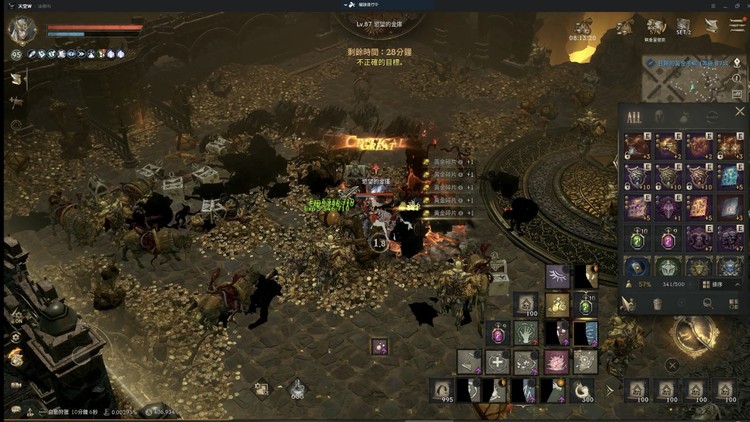The image size is (750, 422).
Task: Click the hotbar page arrow
Action: pyautogui.click(x=610, y=391)
